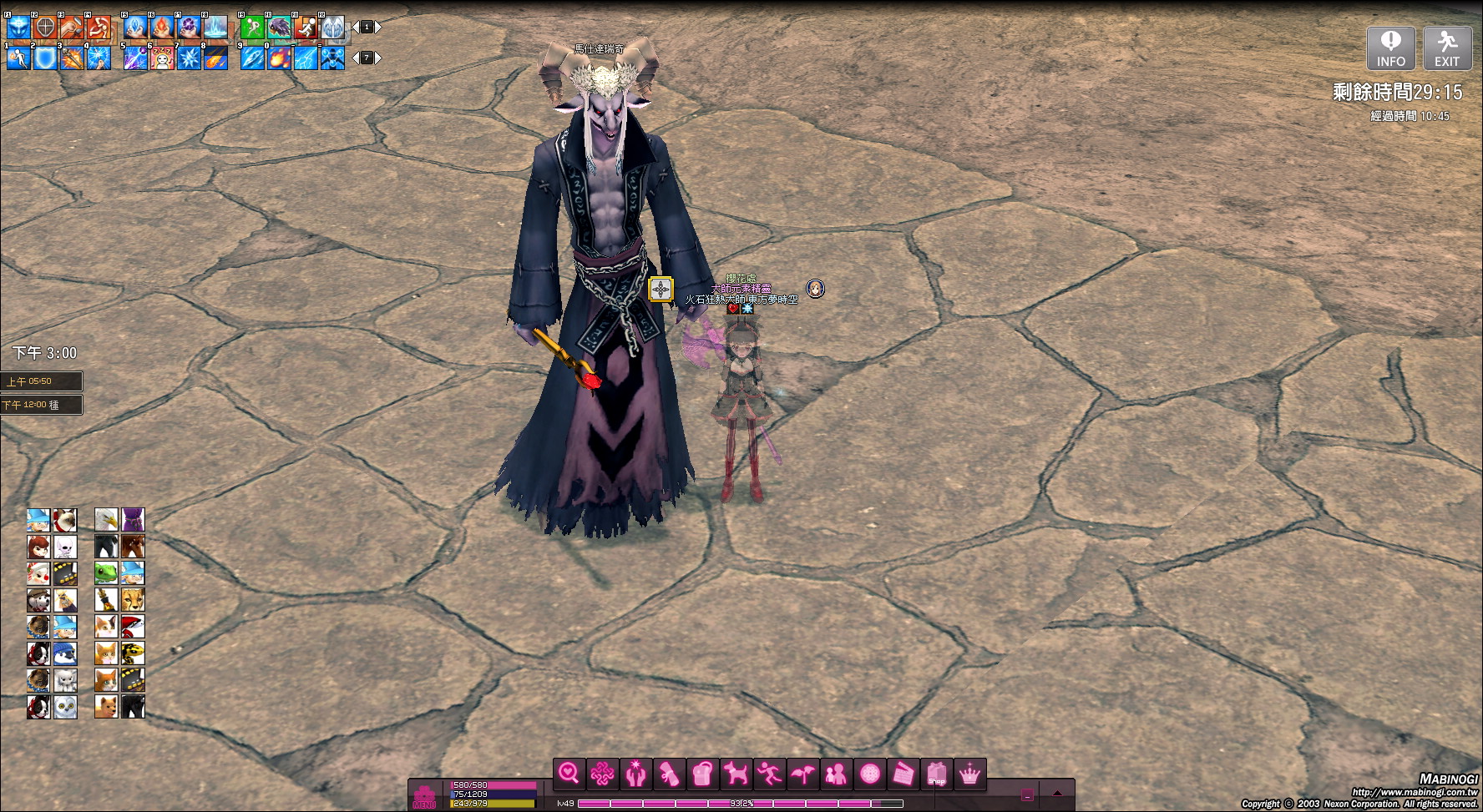
Task: Summon the skeleton pet
Action: pyautogui.click(x=65, y=547)
